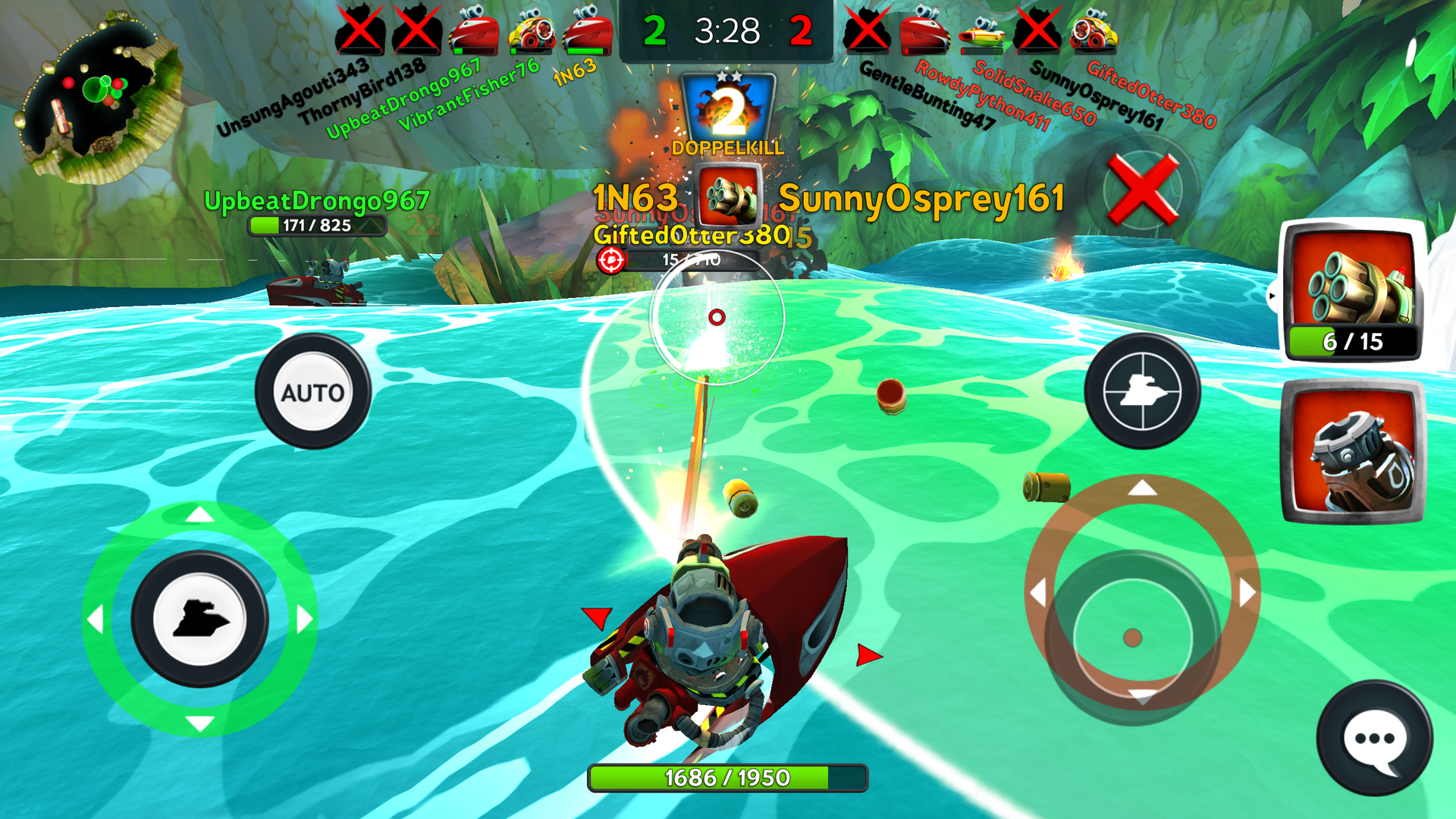Screen dimensions: 1456x819
Task: Steer right with the movement arrow
Action: coord(304,620)
